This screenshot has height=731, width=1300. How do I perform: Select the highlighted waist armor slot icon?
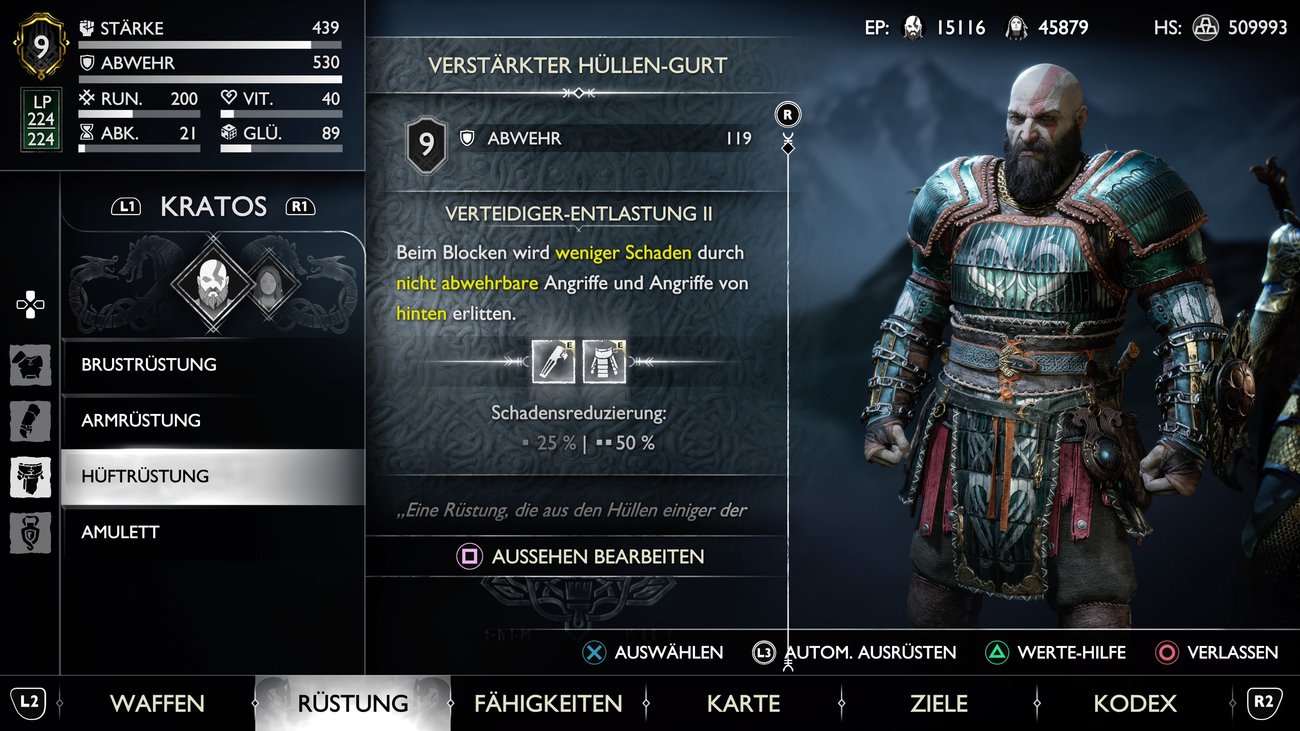pos(29,477)
